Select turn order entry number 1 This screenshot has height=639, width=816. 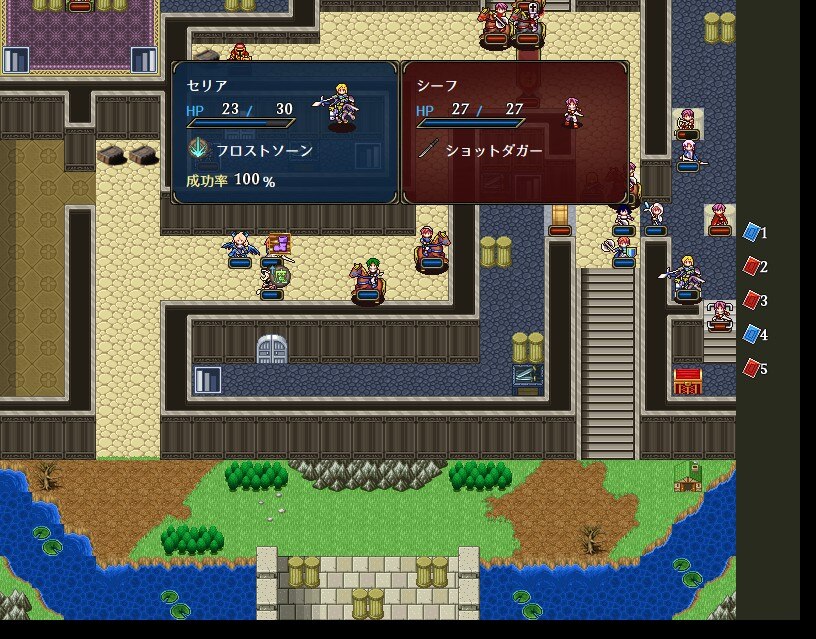point(755,233)
